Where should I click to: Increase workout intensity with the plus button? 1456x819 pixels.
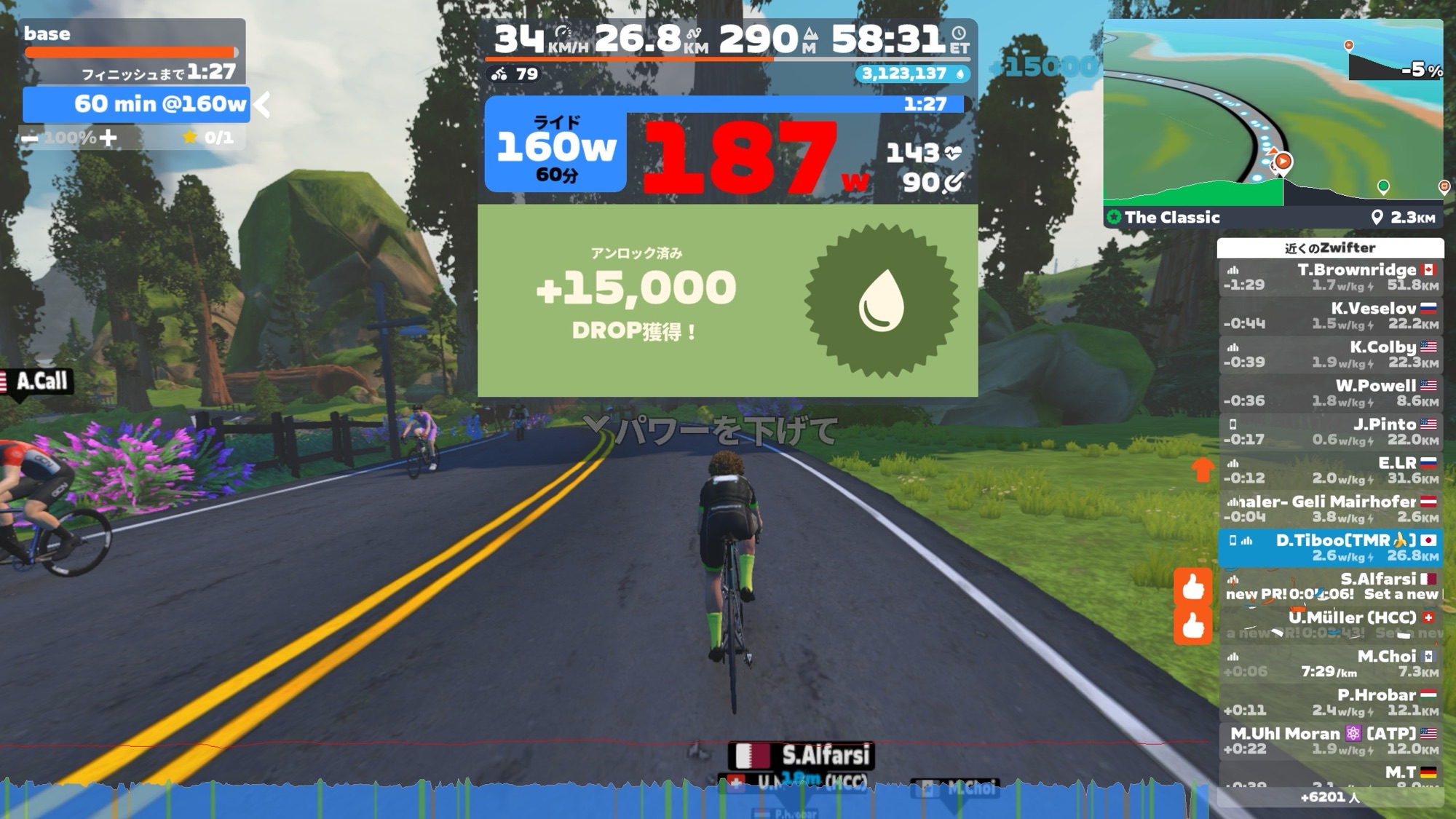tap(108, 138)
